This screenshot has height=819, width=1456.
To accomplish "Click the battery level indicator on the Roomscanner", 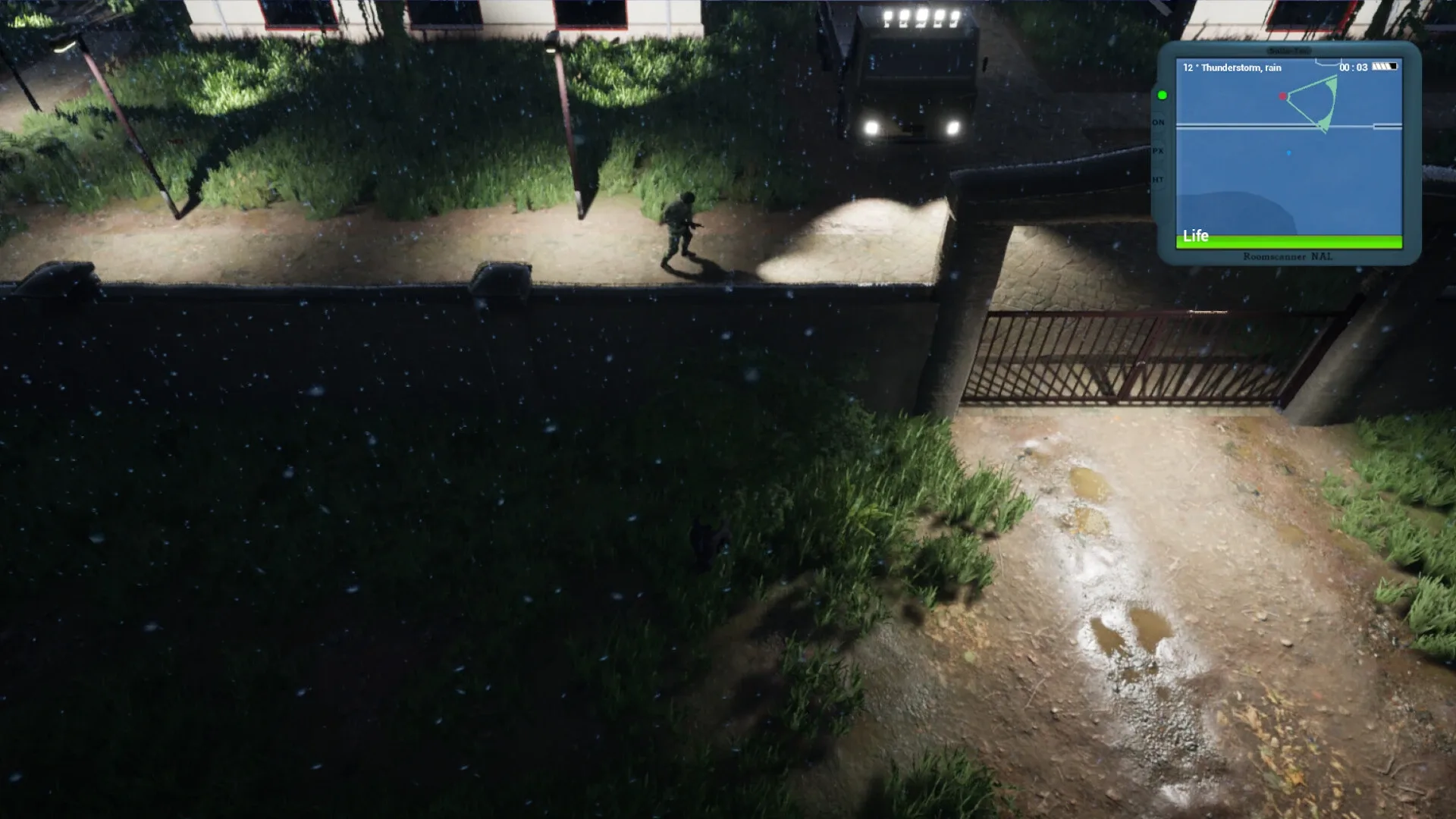I will pos(1385,66).
